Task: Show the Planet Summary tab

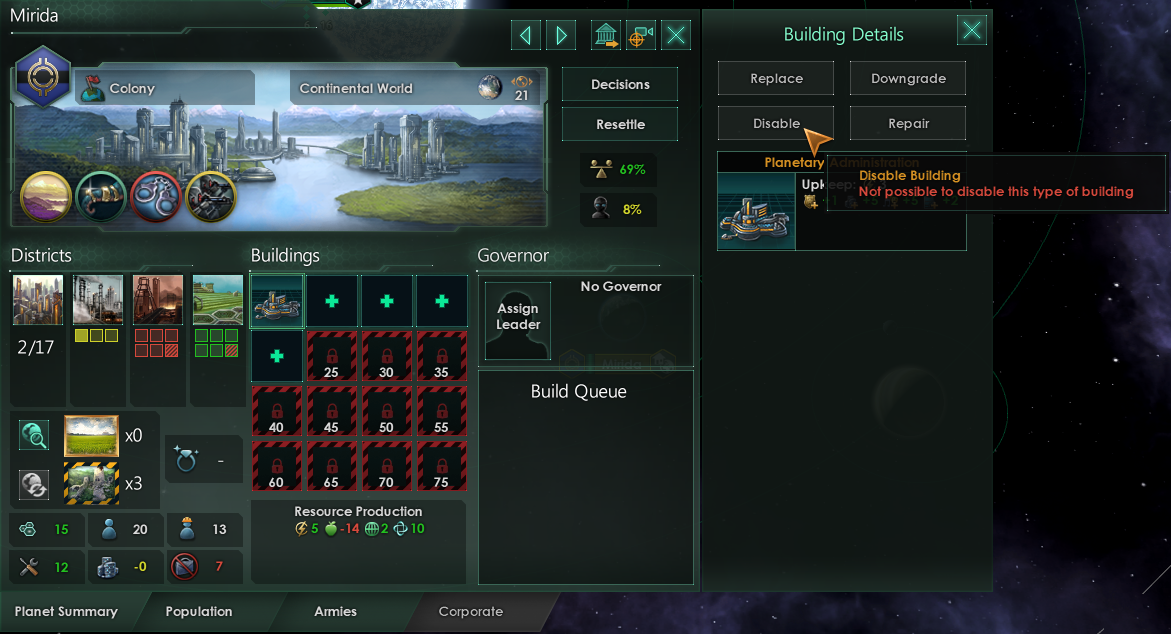Action: coord(66,611)
